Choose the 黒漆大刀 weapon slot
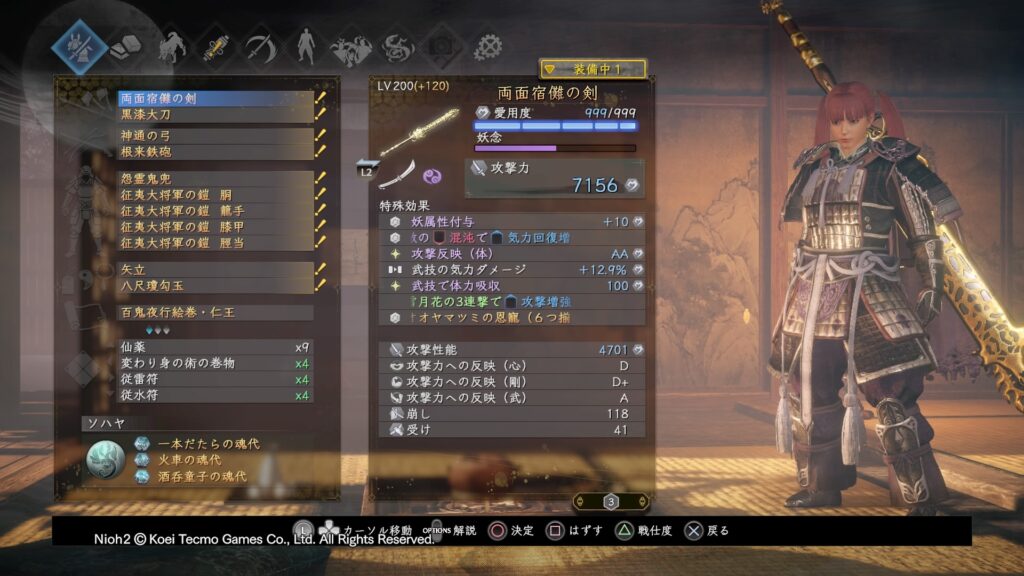The image size is (1024, 576). pyautogui.click(x=215, y=114)
